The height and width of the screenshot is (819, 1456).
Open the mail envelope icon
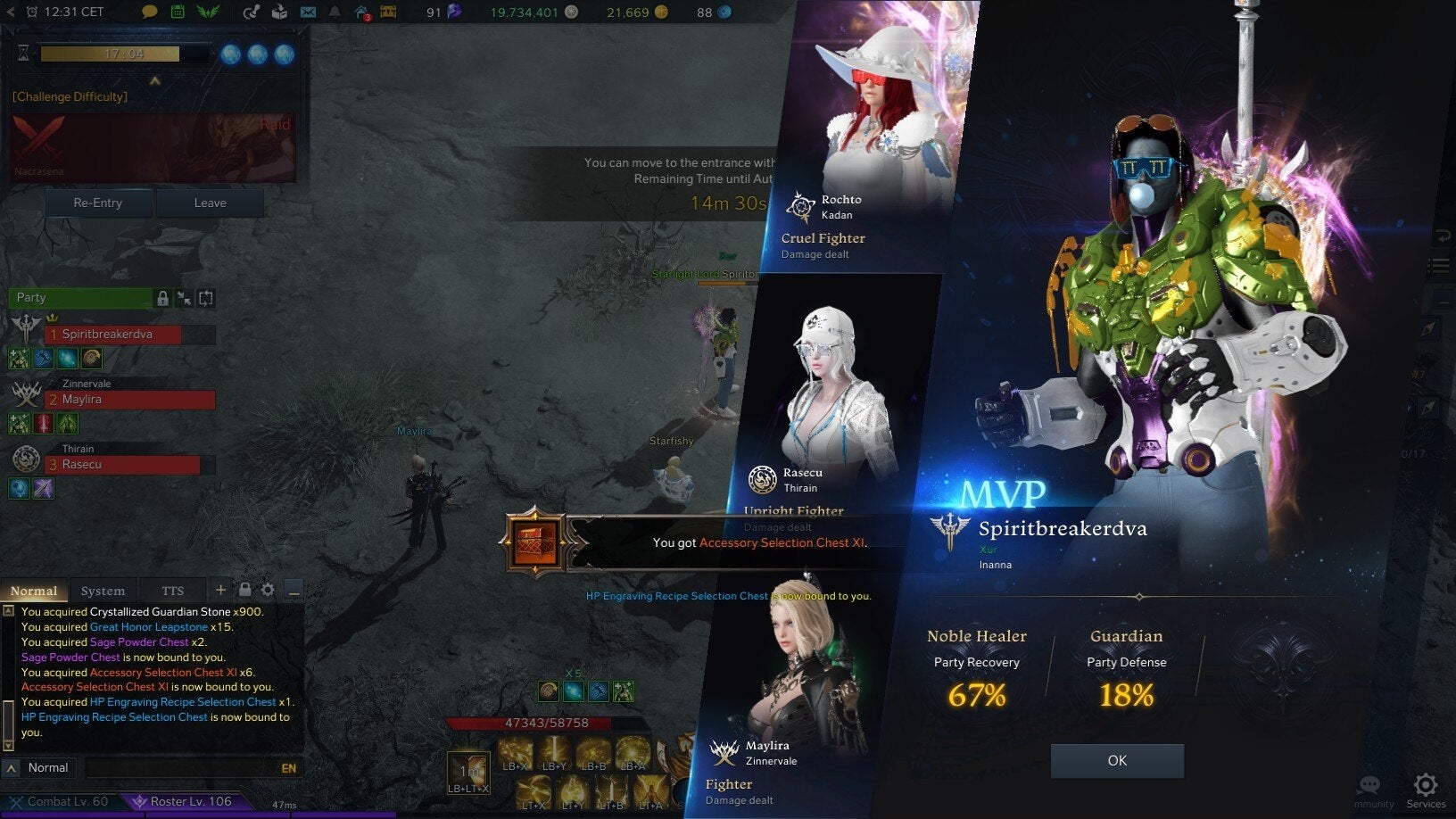[308, 12]
